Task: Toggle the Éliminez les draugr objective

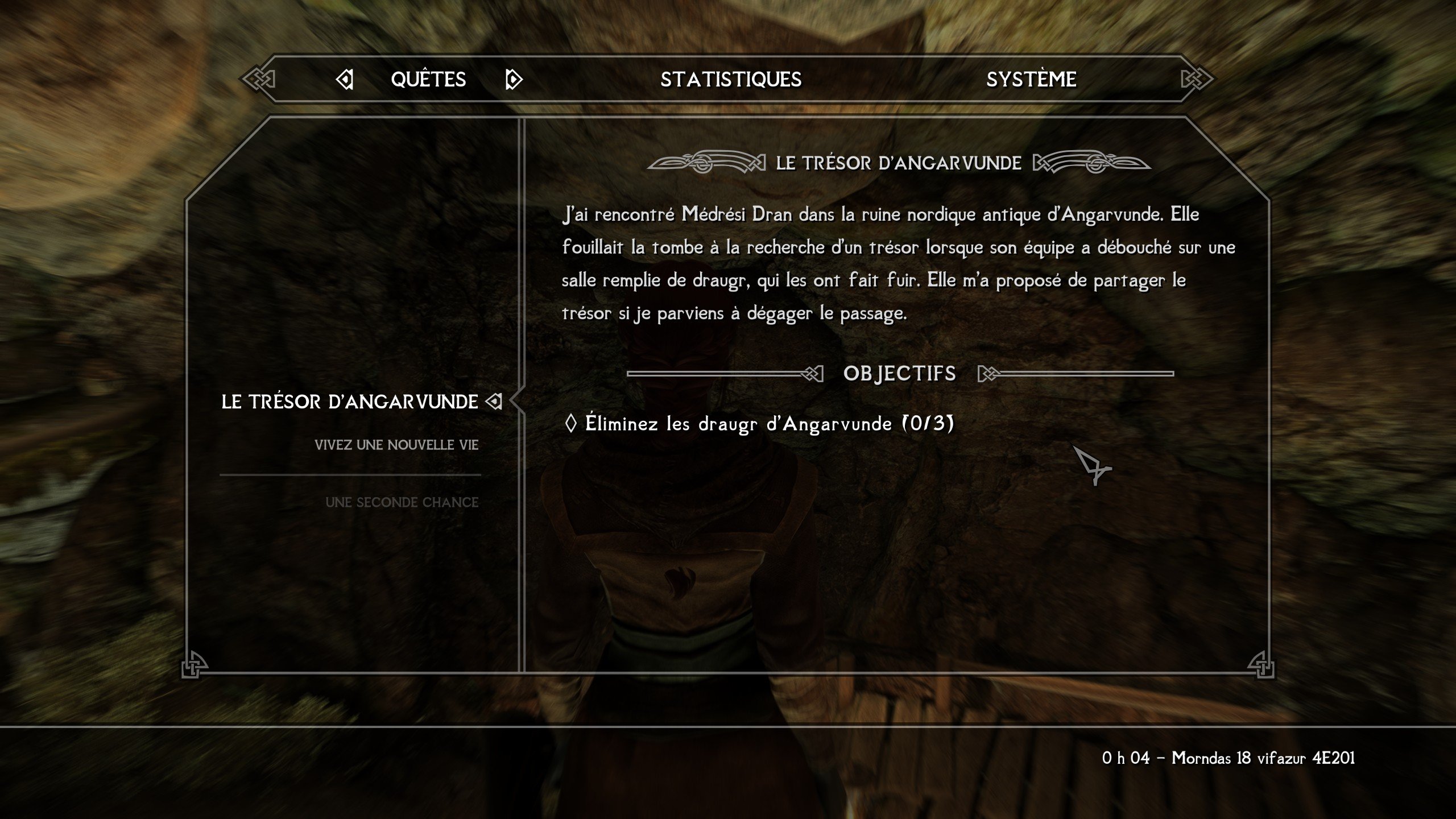Action: click(759, 424)
